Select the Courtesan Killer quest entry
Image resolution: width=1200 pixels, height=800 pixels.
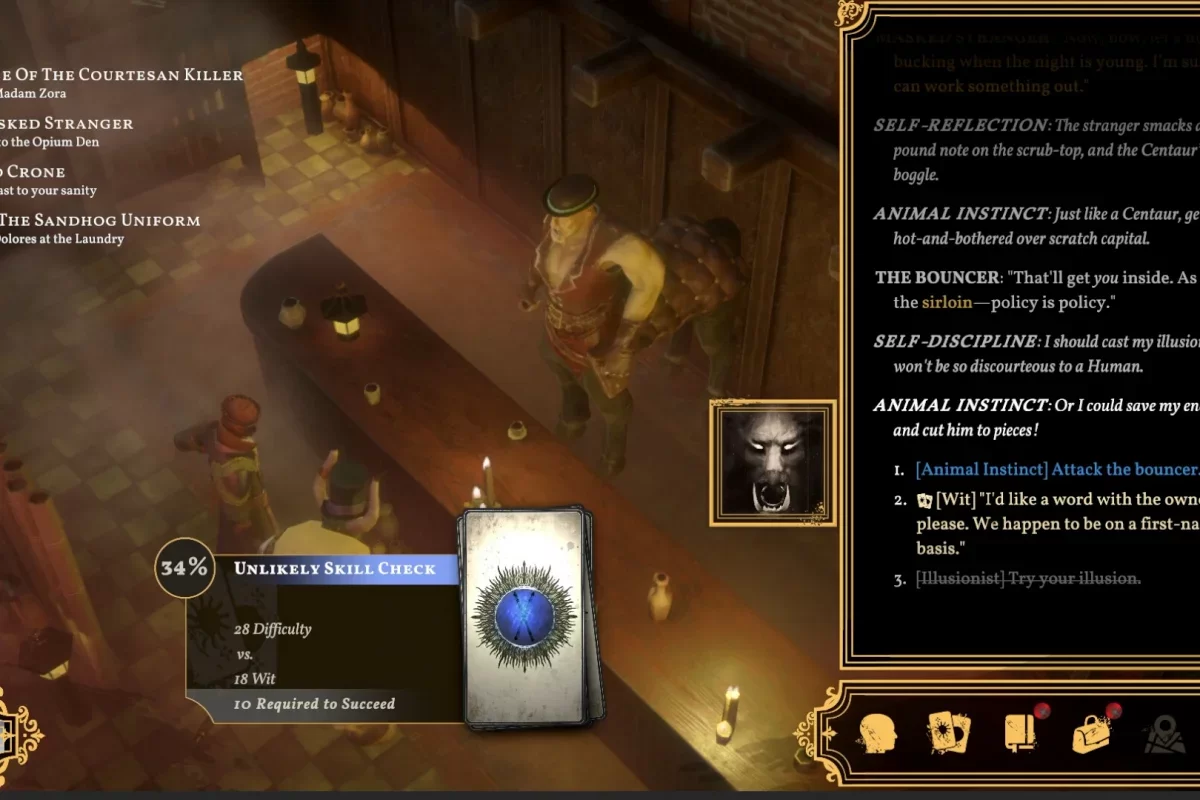tap(120, 75)
